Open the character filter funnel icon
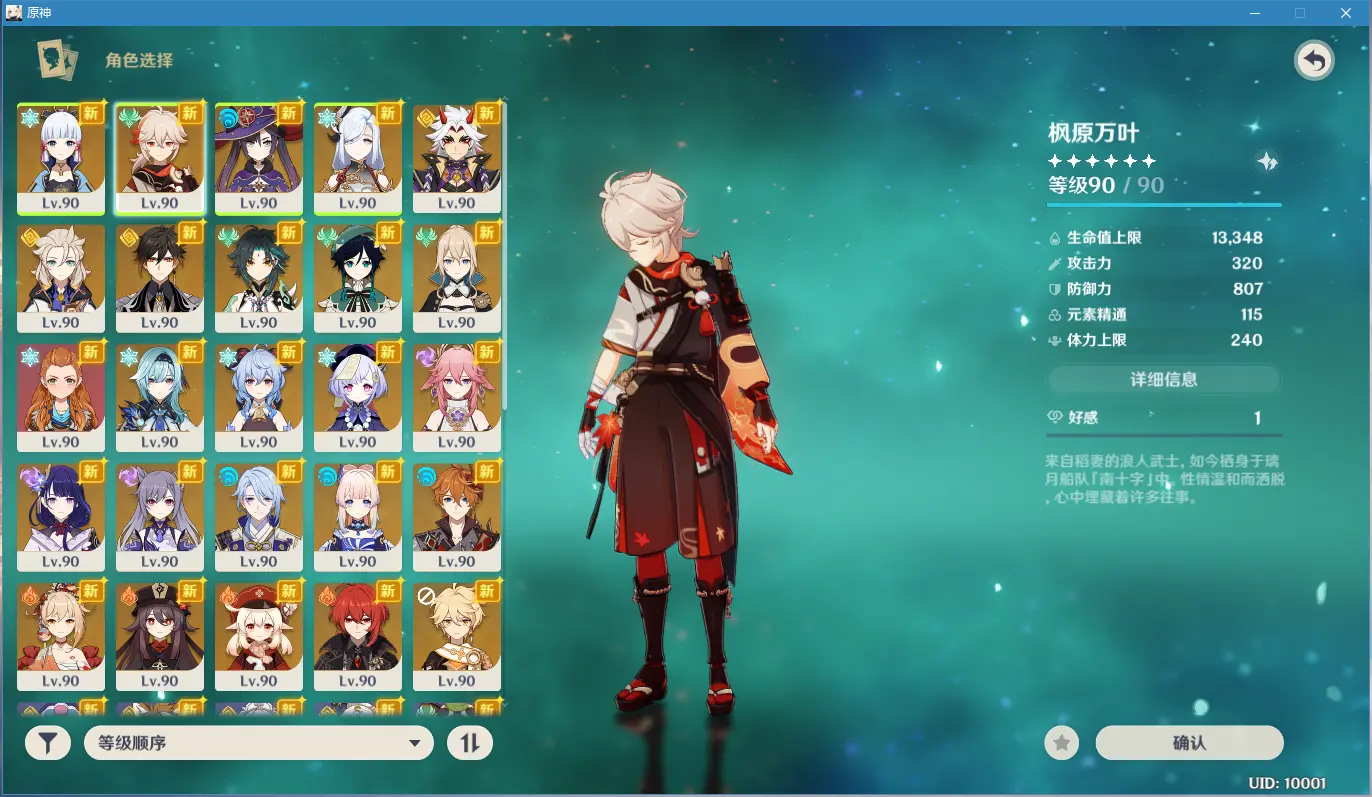The width and height of the screenshot is (1372, 797). (47, 743)
